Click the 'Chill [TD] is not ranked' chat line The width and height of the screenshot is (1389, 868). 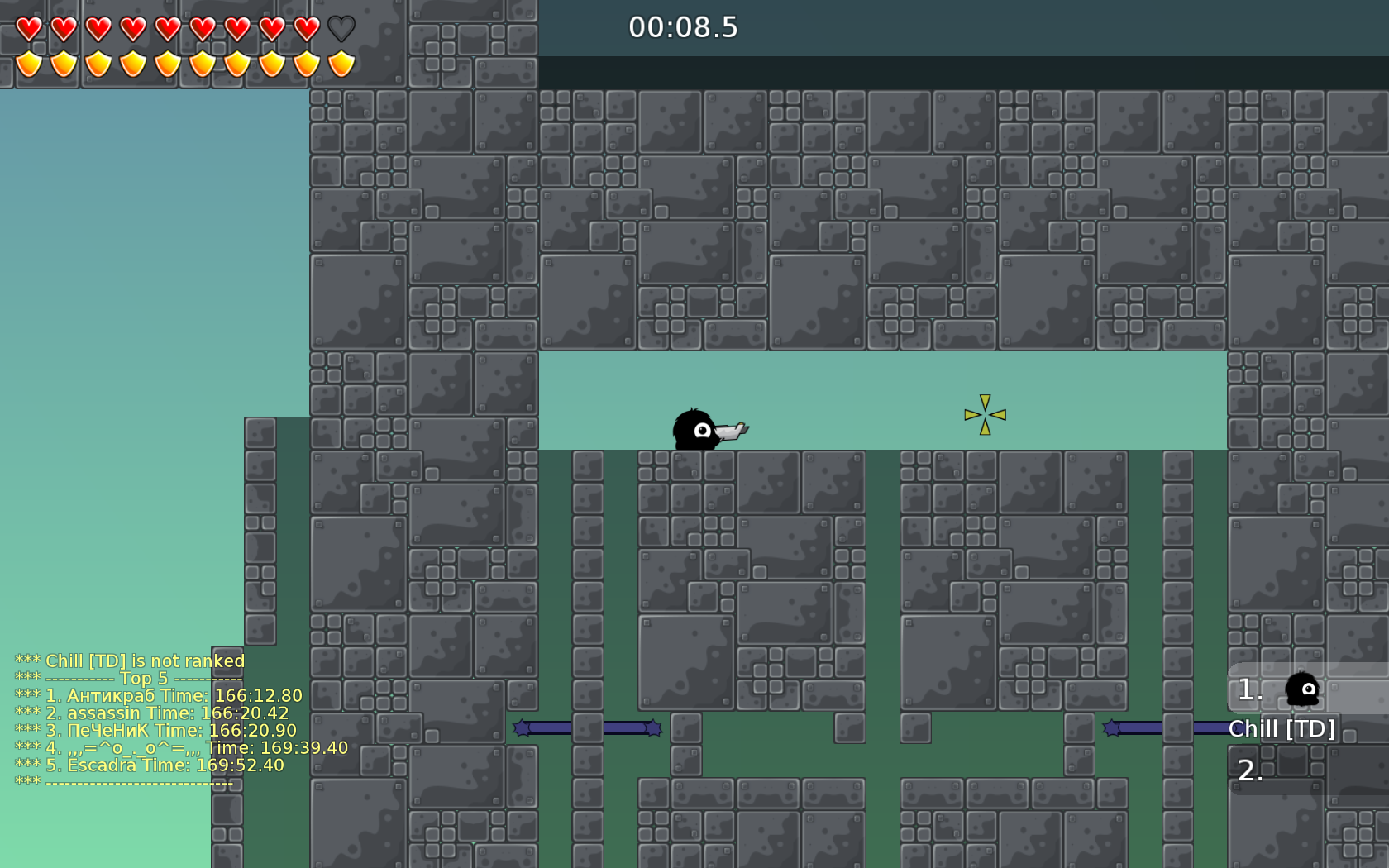click(129, 661)
